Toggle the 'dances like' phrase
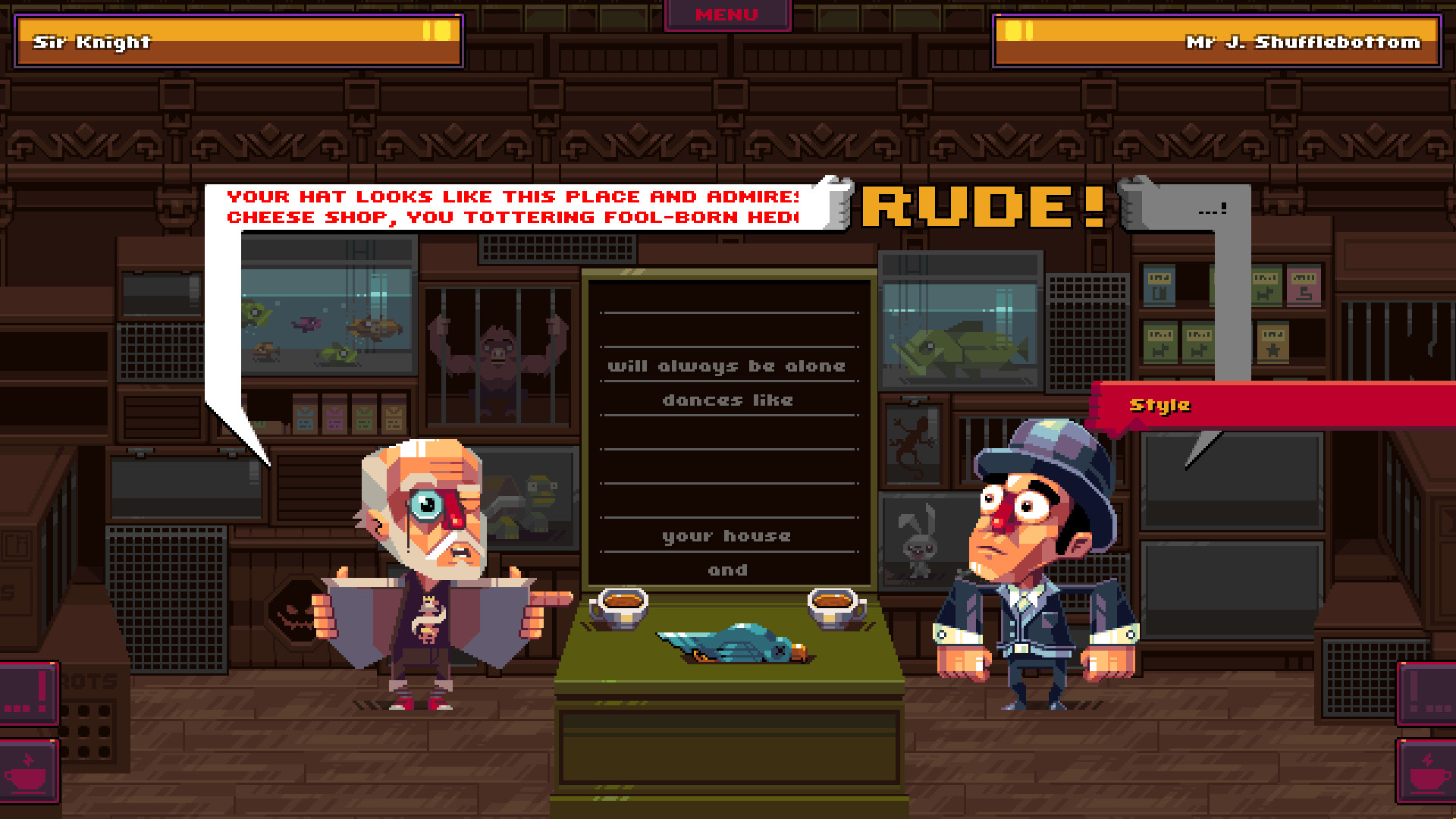This screenshot has width=1456, height=819. (727, 400)
